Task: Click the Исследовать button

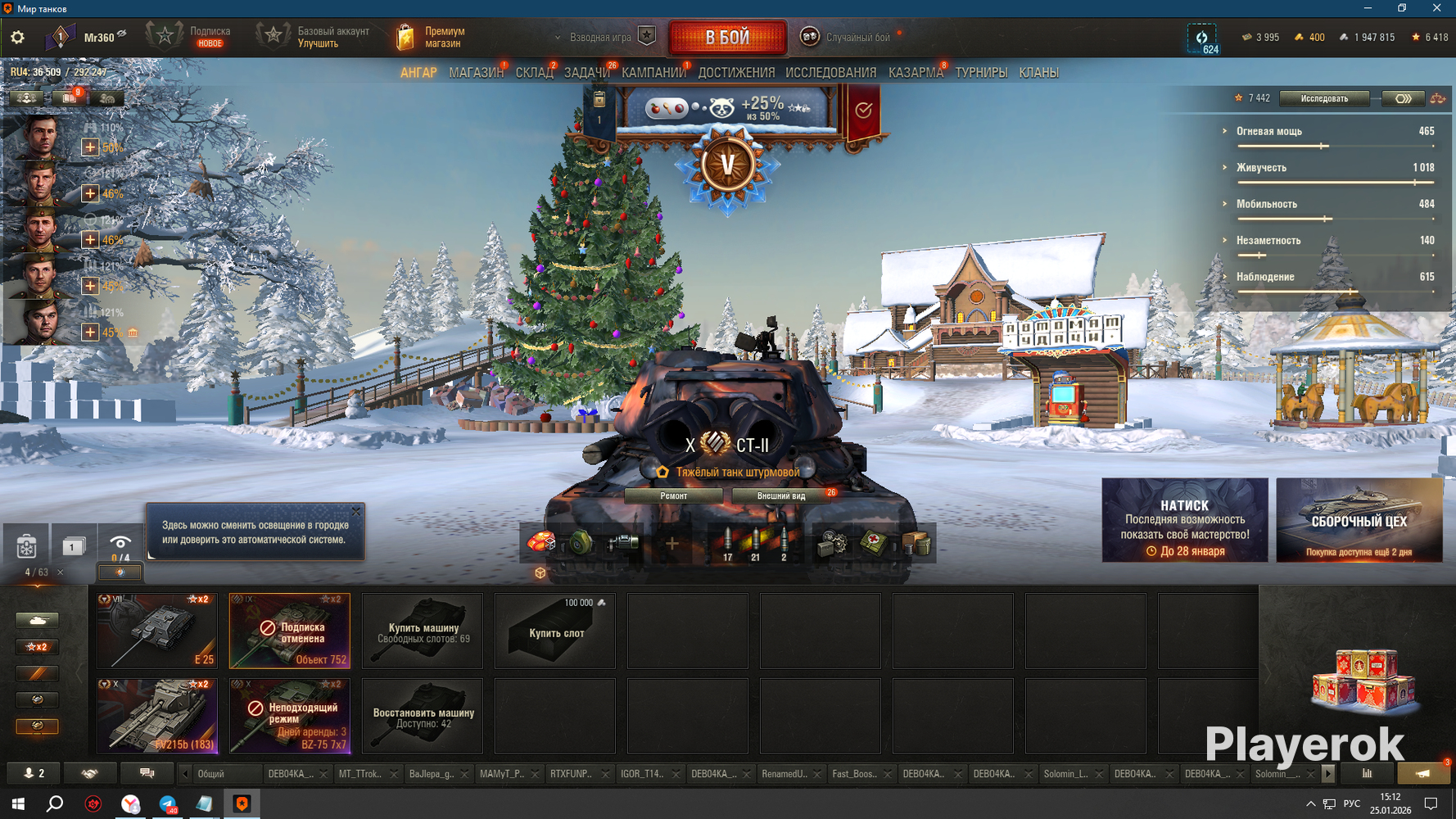Action: 1324,98
